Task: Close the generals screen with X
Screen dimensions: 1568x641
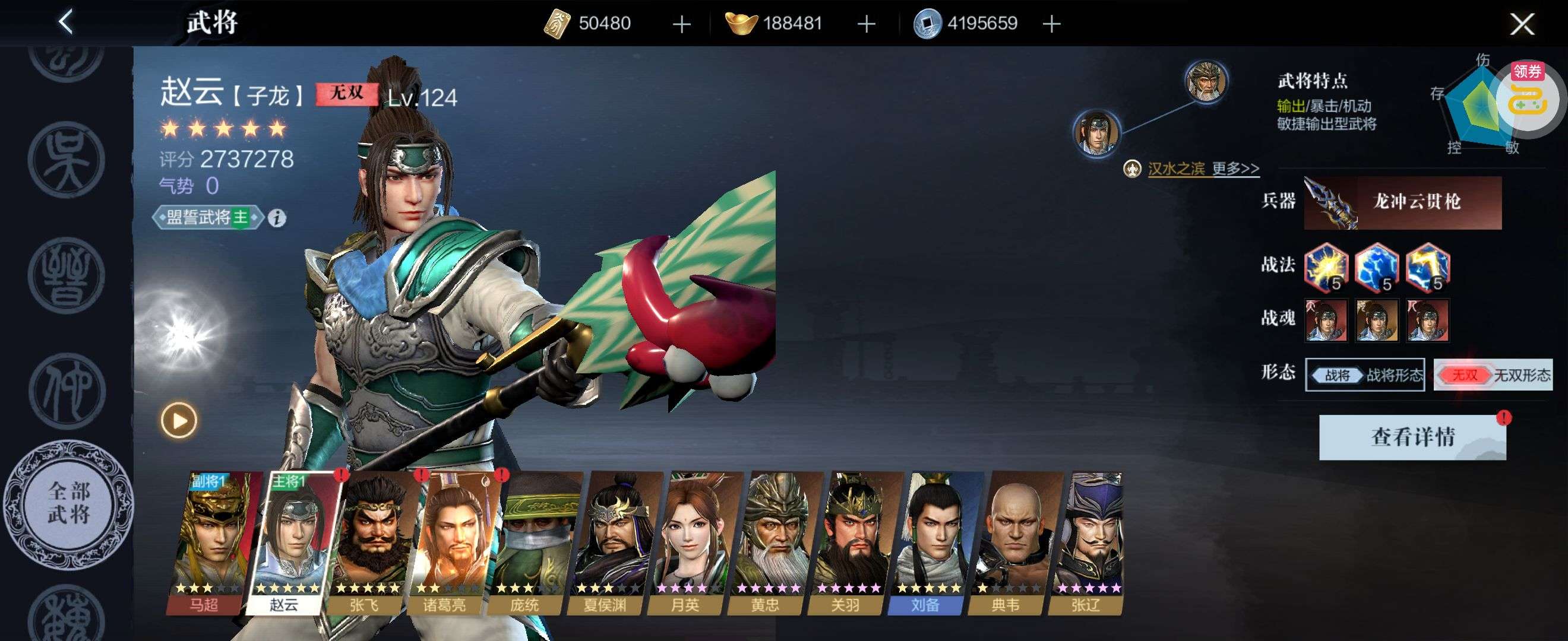Action: point(1522,24)
